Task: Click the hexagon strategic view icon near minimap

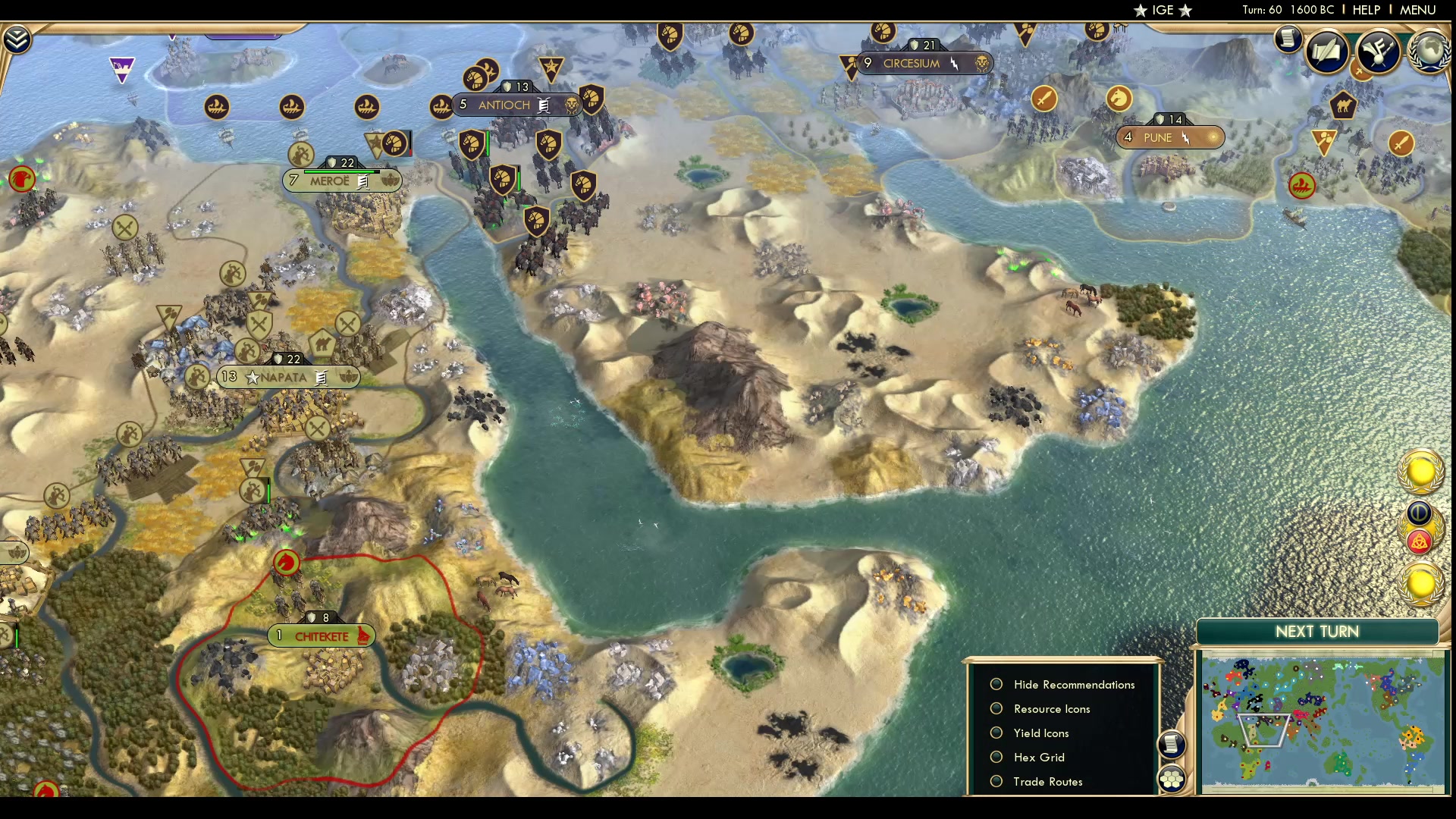Action: click(1172, 779)
